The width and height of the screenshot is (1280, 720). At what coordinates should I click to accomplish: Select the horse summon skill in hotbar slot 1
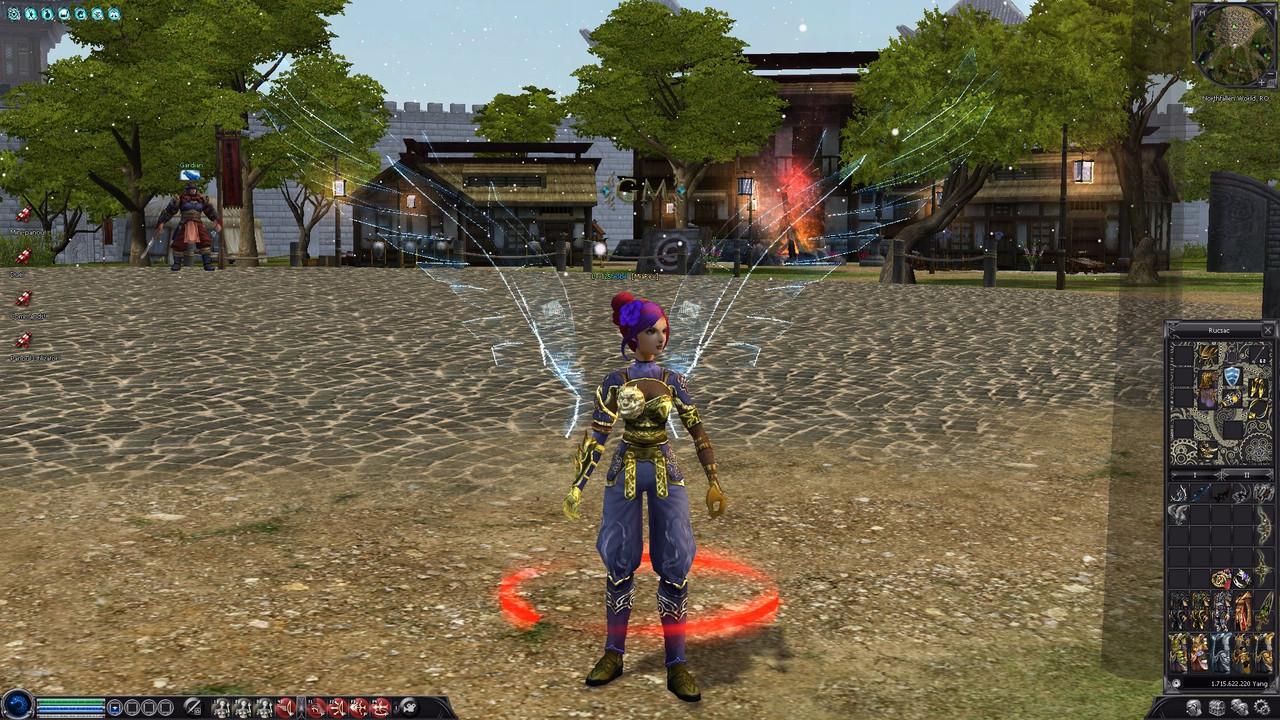(x=223, y=707)
